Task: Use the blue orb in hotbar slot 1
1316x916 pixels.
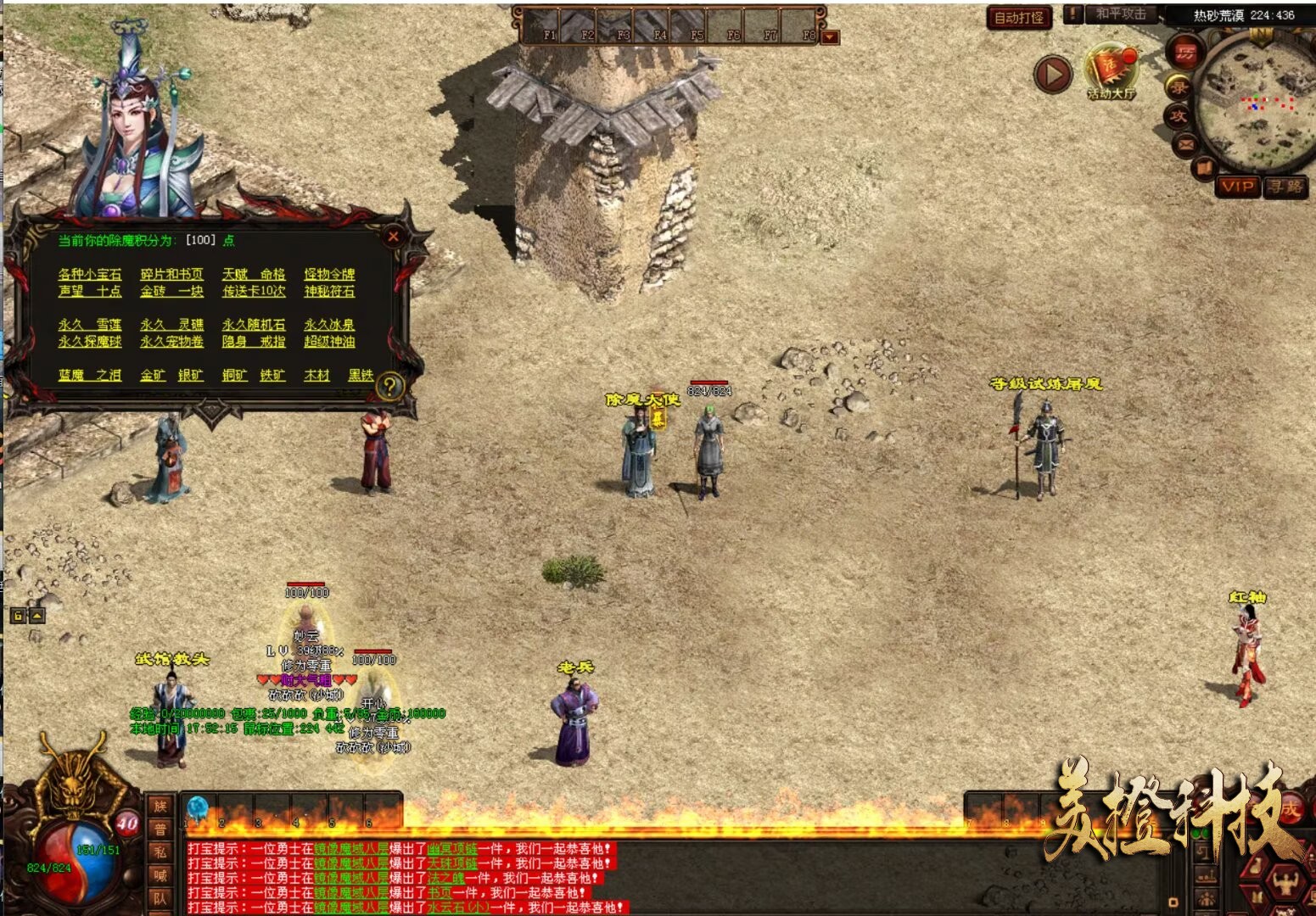Action: [198, 808]
